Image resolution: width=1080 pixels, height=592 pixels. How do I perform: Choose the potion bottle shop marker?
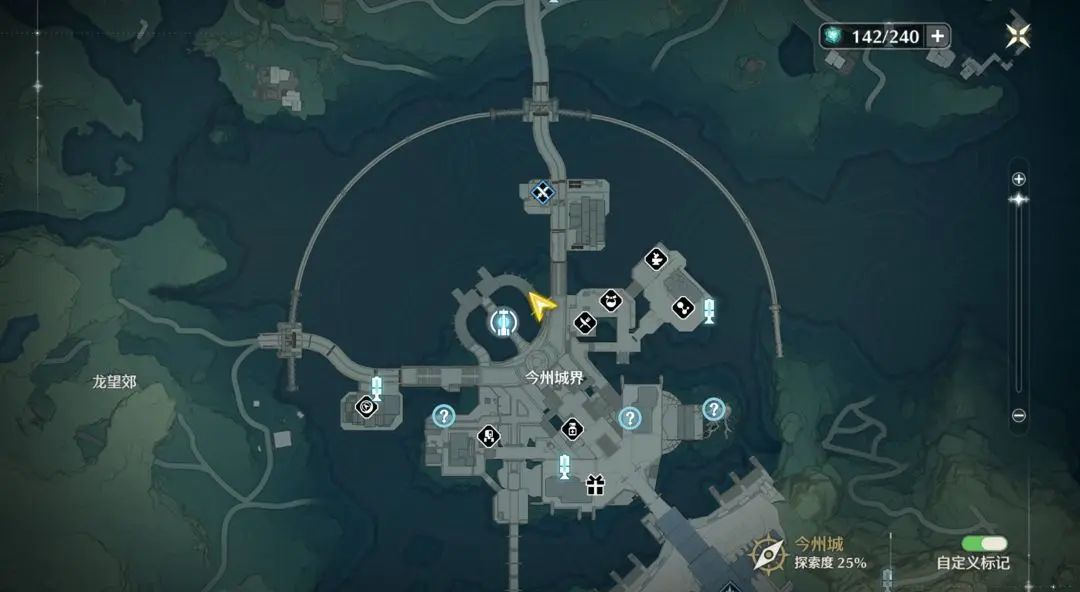571,429
